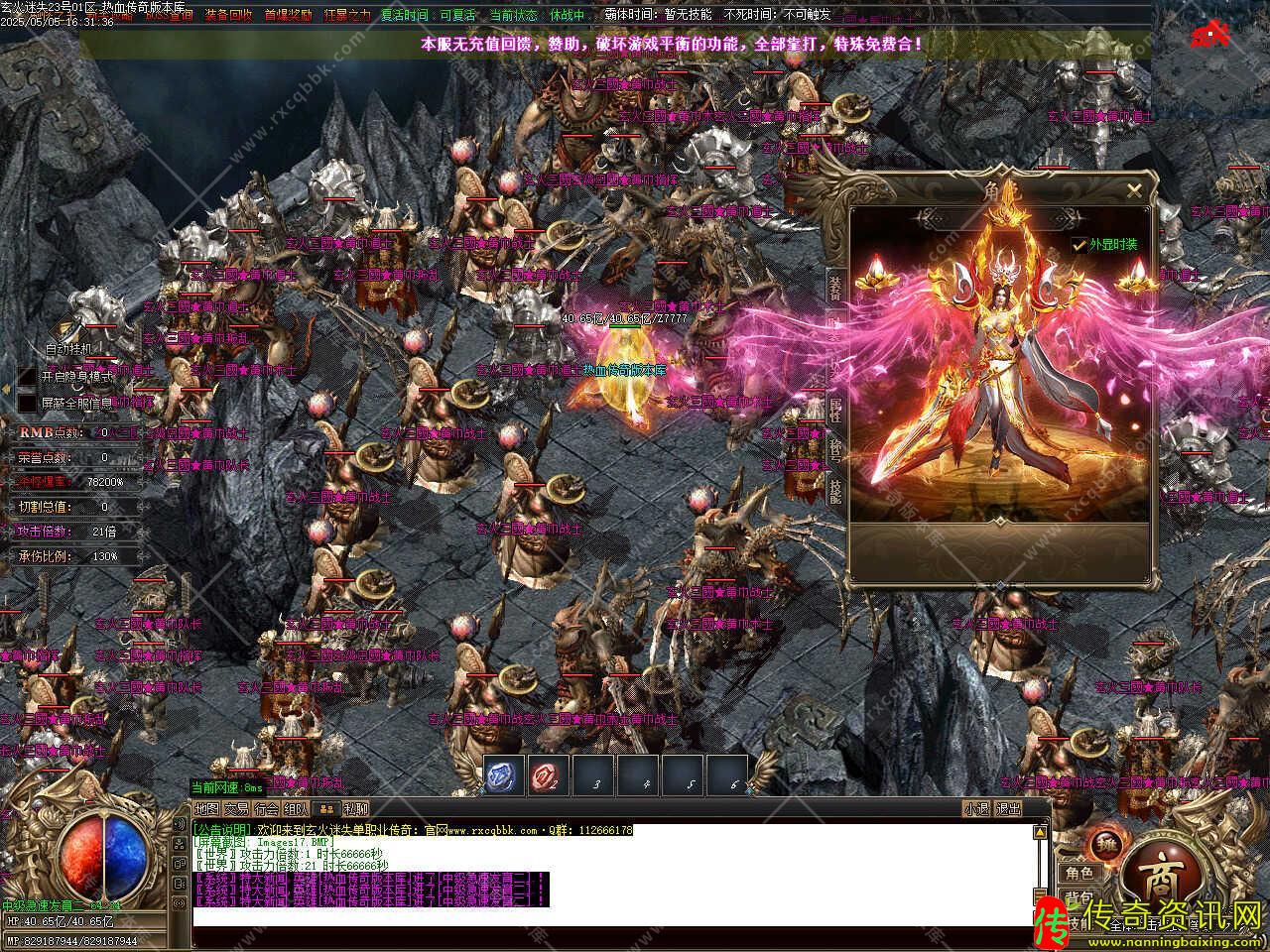Open the 商 shop button
1270x952 pixels.
tap(1158, 879)
